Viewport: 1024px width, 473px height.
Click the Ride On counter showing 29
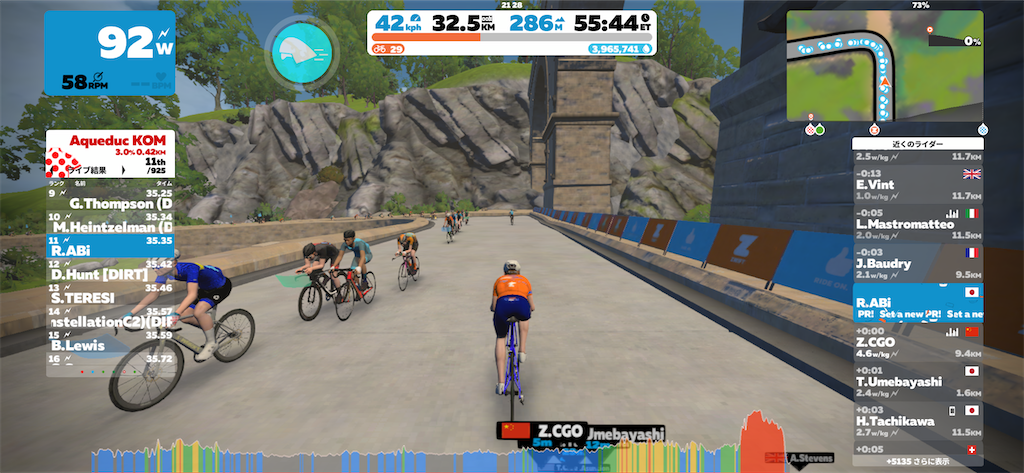click(388, 47)
